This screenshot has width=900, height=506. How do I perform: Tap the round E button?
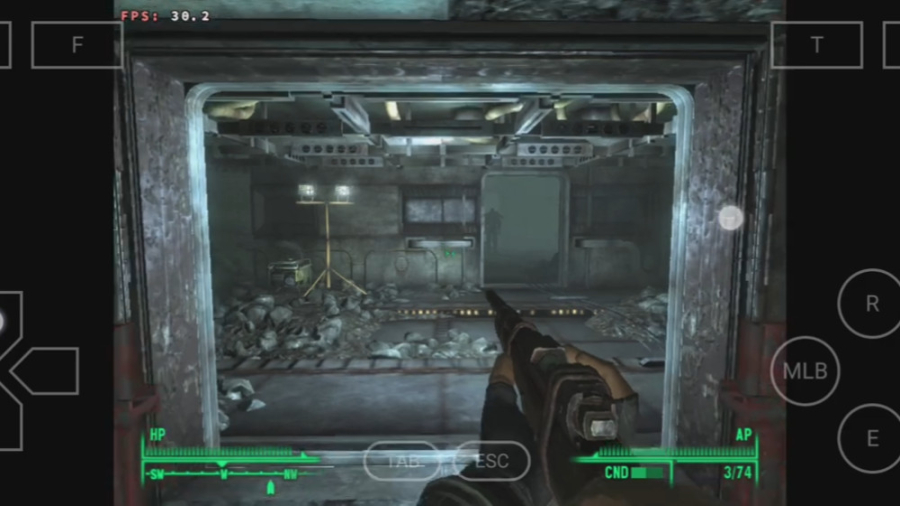click(x=871, y=438)
